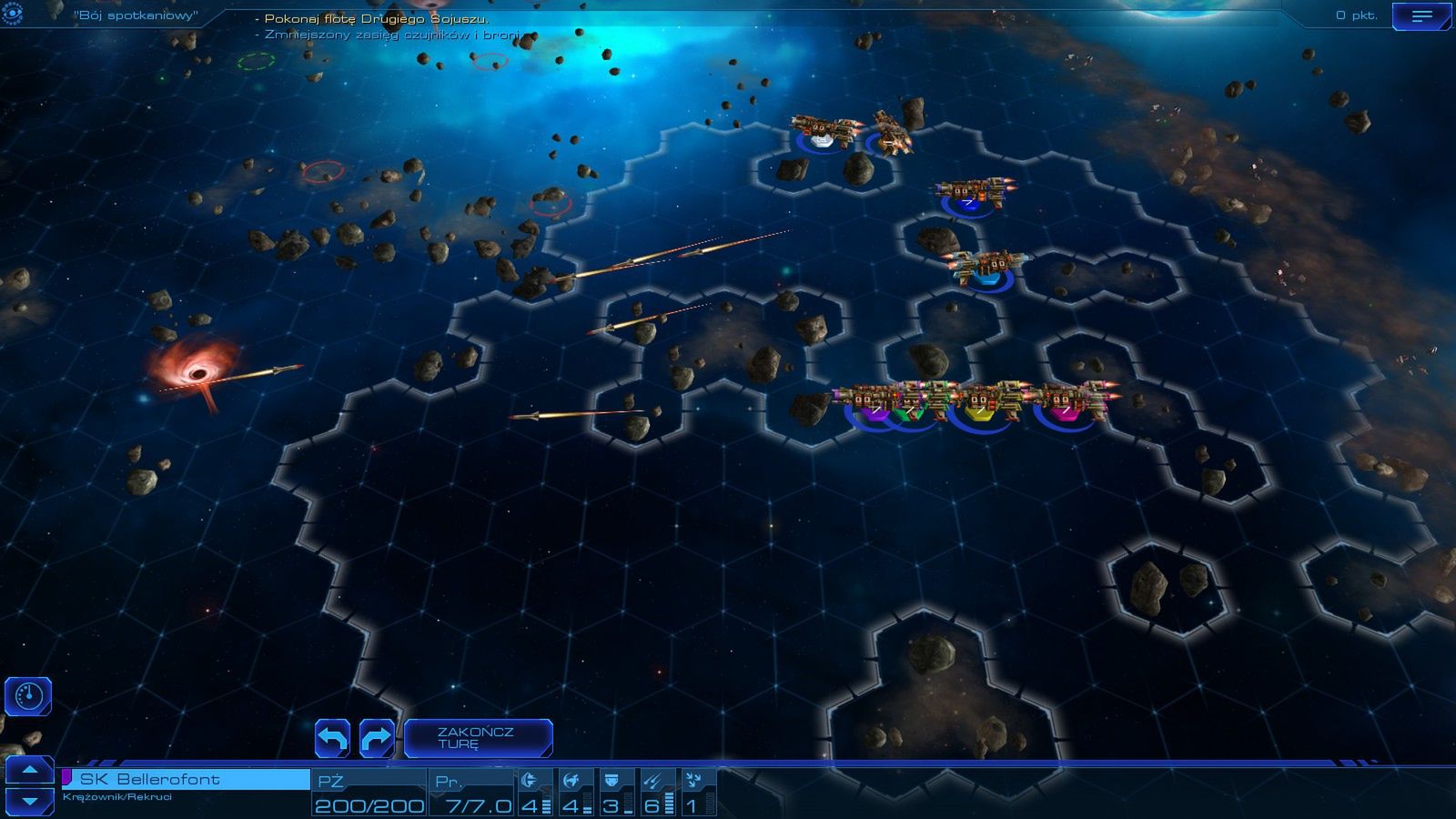This screenshot has width=1456, height=819.
Task: Select the laser weapon stat icon
Action: point(532,778)
